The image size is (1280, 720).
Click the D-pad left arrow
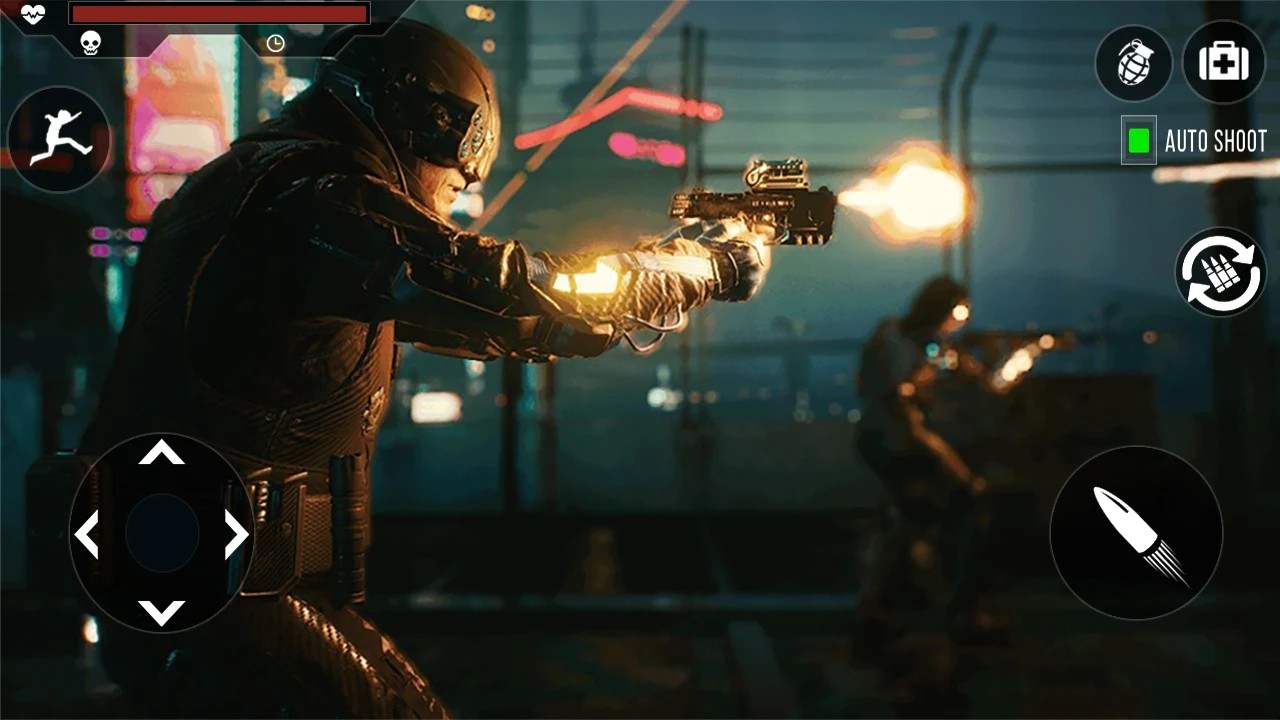pos(87,534)
